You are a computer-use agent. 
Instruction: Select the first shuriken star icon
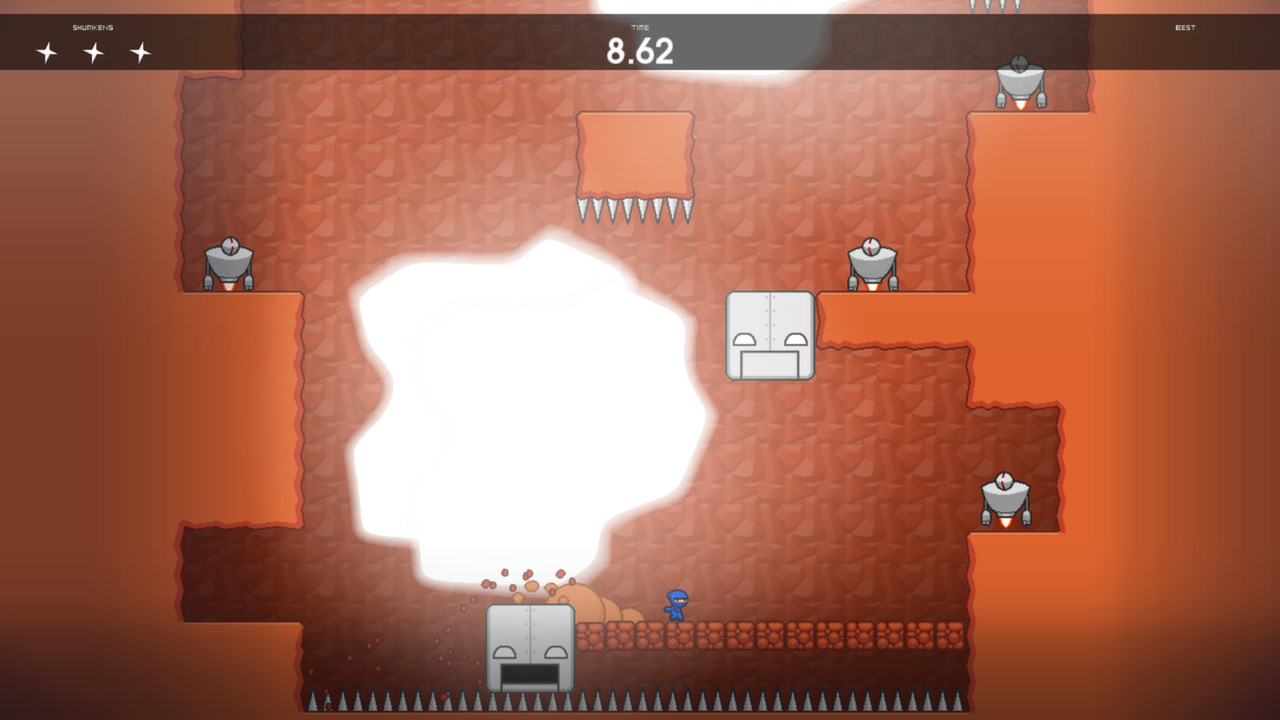pos(46,50)
